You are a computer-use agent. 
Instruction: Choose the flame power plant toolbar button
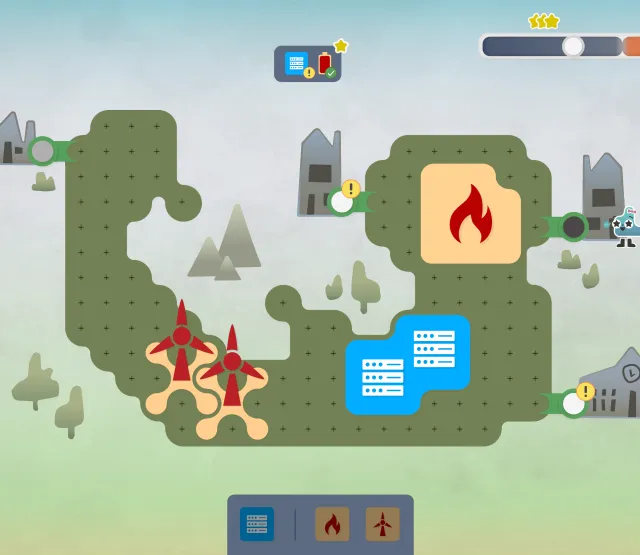coord(332,524)
